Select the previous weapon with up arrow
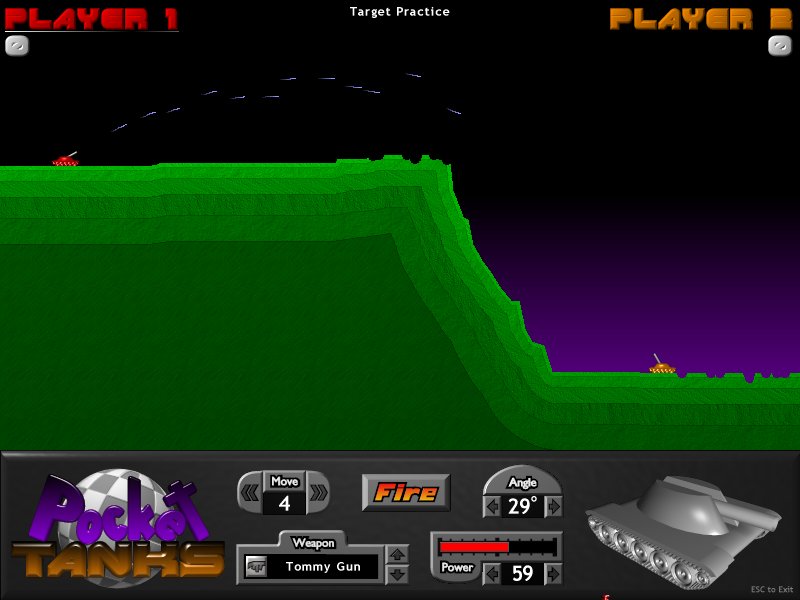Image resolution: width=800 pixels, height=600 pixels. [397, 555]
